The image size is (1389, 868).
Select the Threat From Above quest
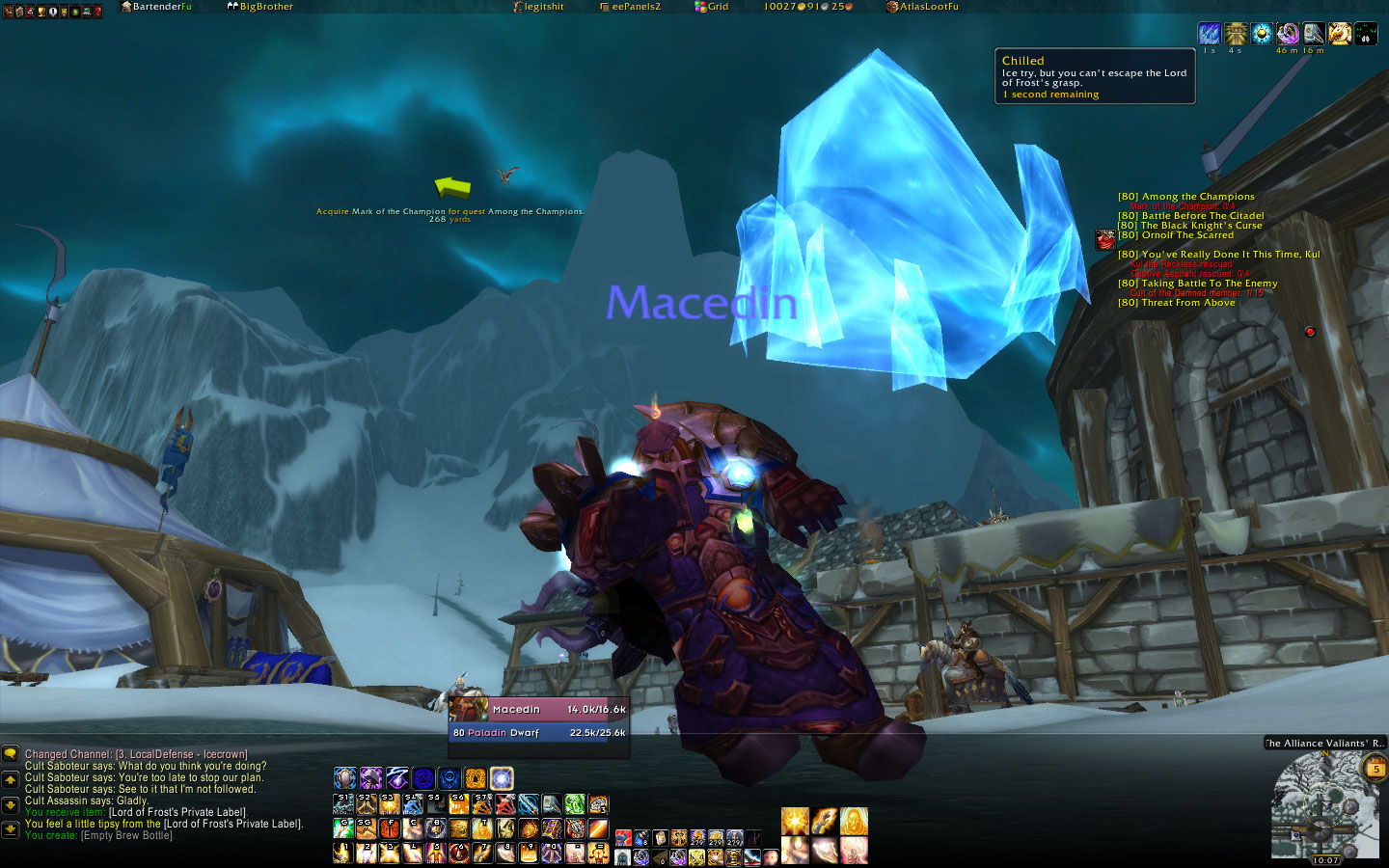[x=1176, y=303]
